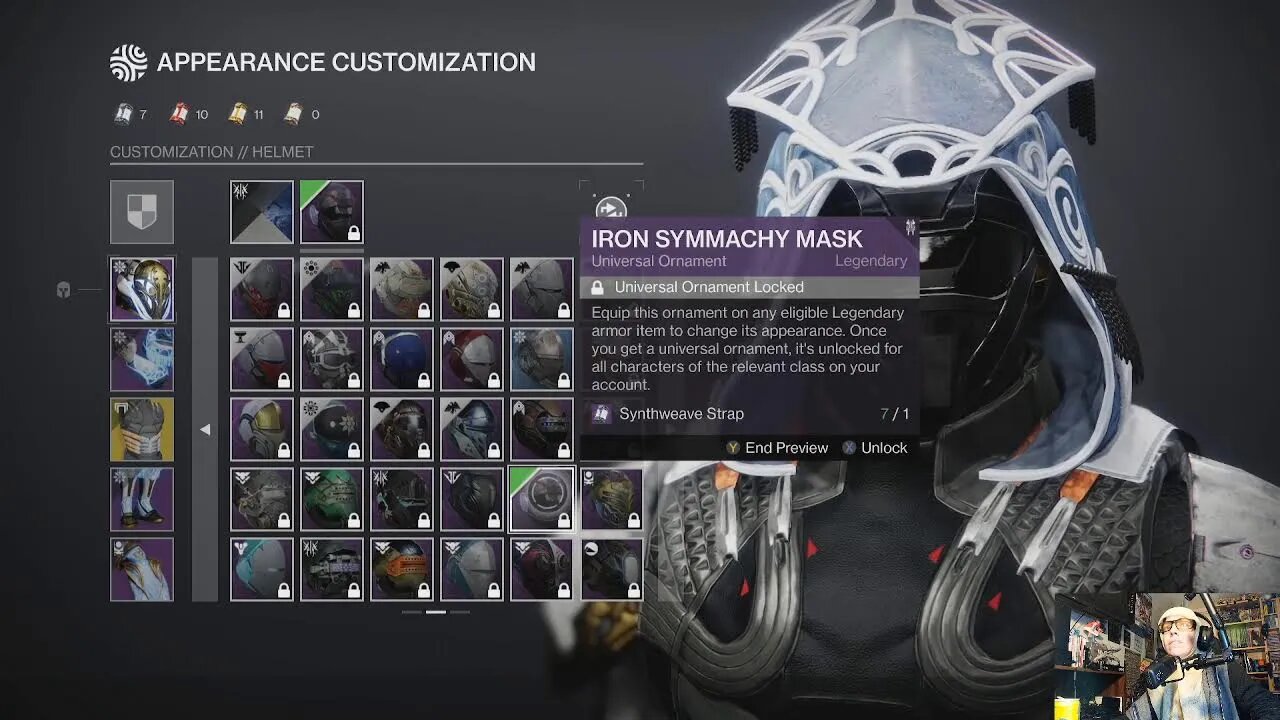1280x720 pixels.
Task: Click End Preview in the tooltip
Action: point(777,448)
